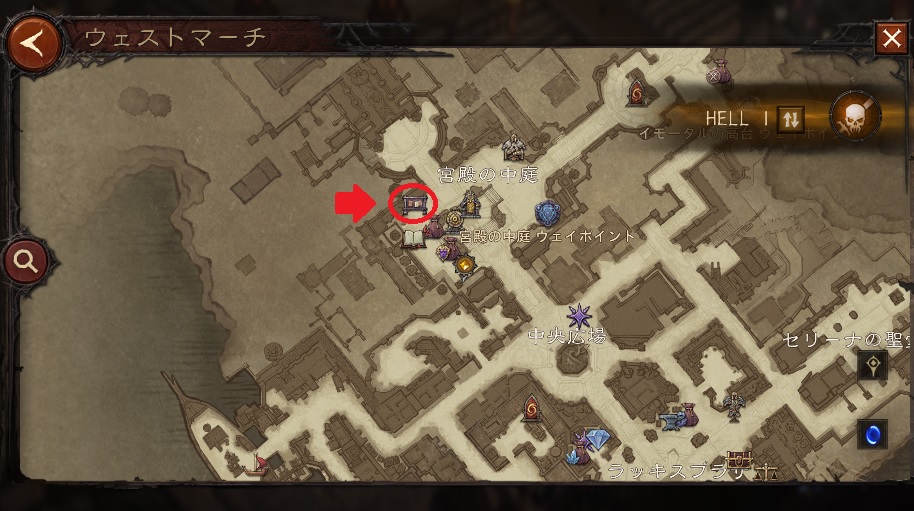
Task: Select the blue diamond jeweler marker
Action: (x=597, y=440)
